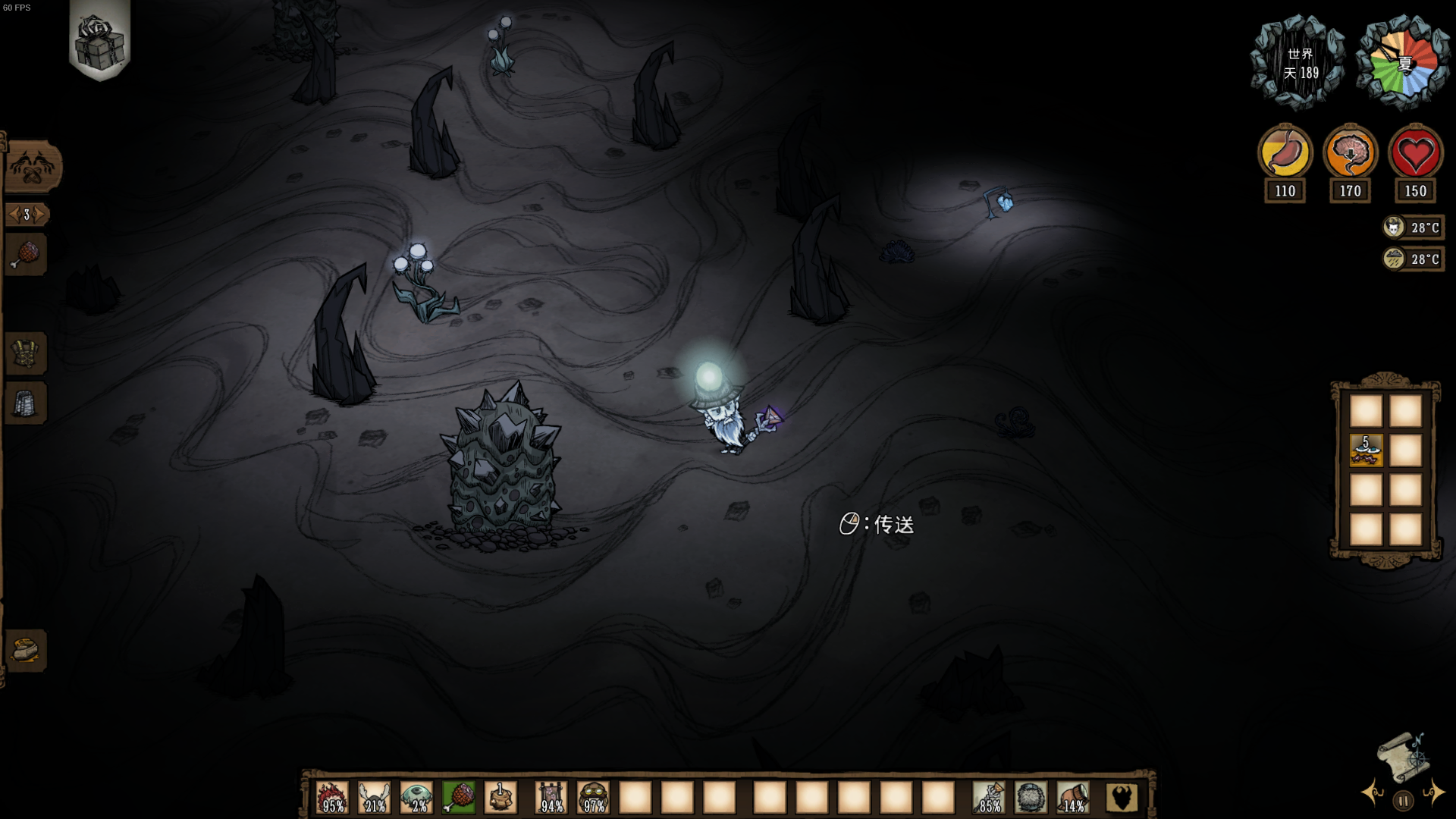Select the armor vest pinned recipe
Screen dimensions: 1456x819
tap(27, 353)
